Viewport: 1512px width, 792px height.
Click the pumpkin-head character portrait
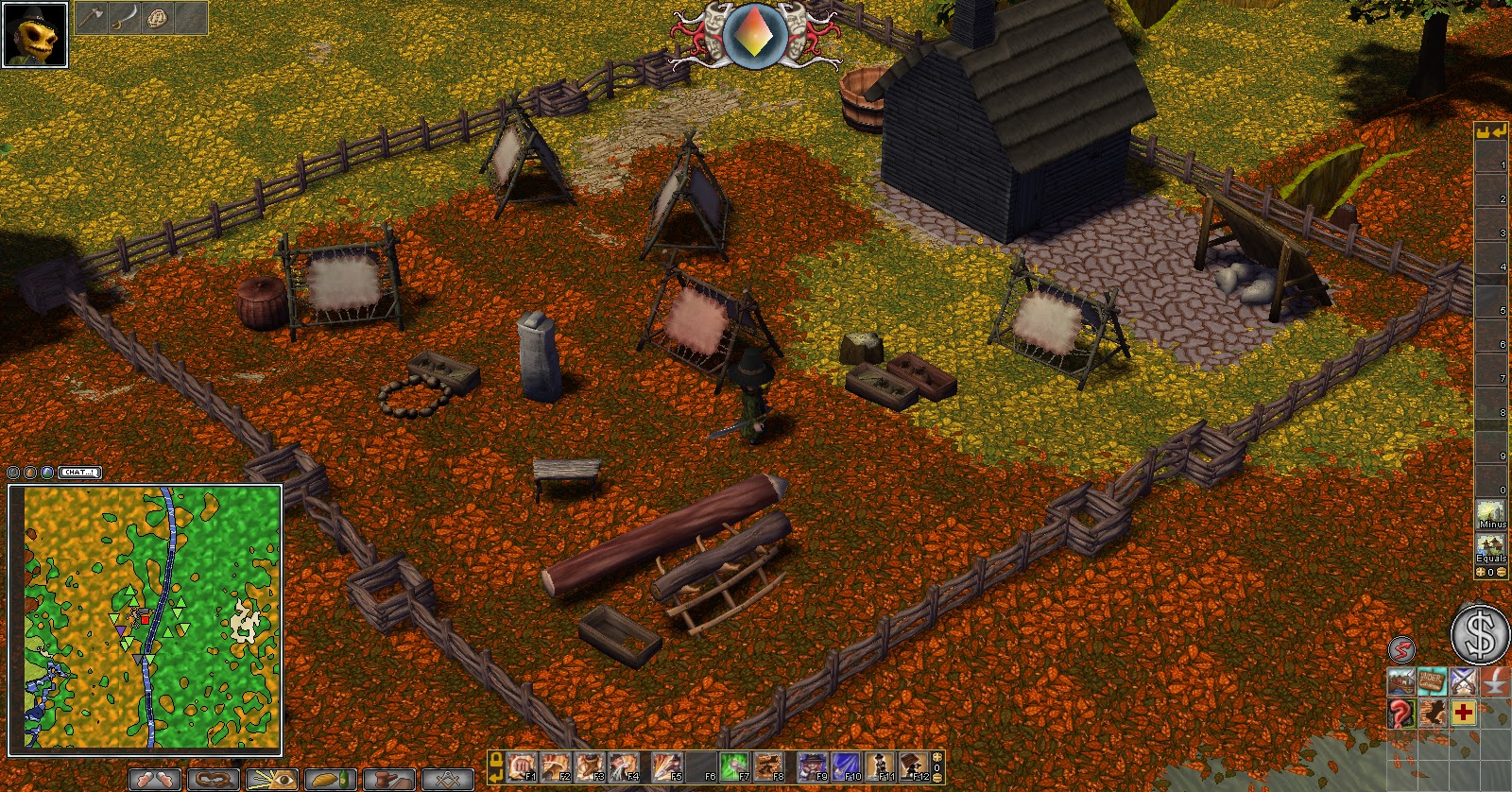tap(35, 35)
